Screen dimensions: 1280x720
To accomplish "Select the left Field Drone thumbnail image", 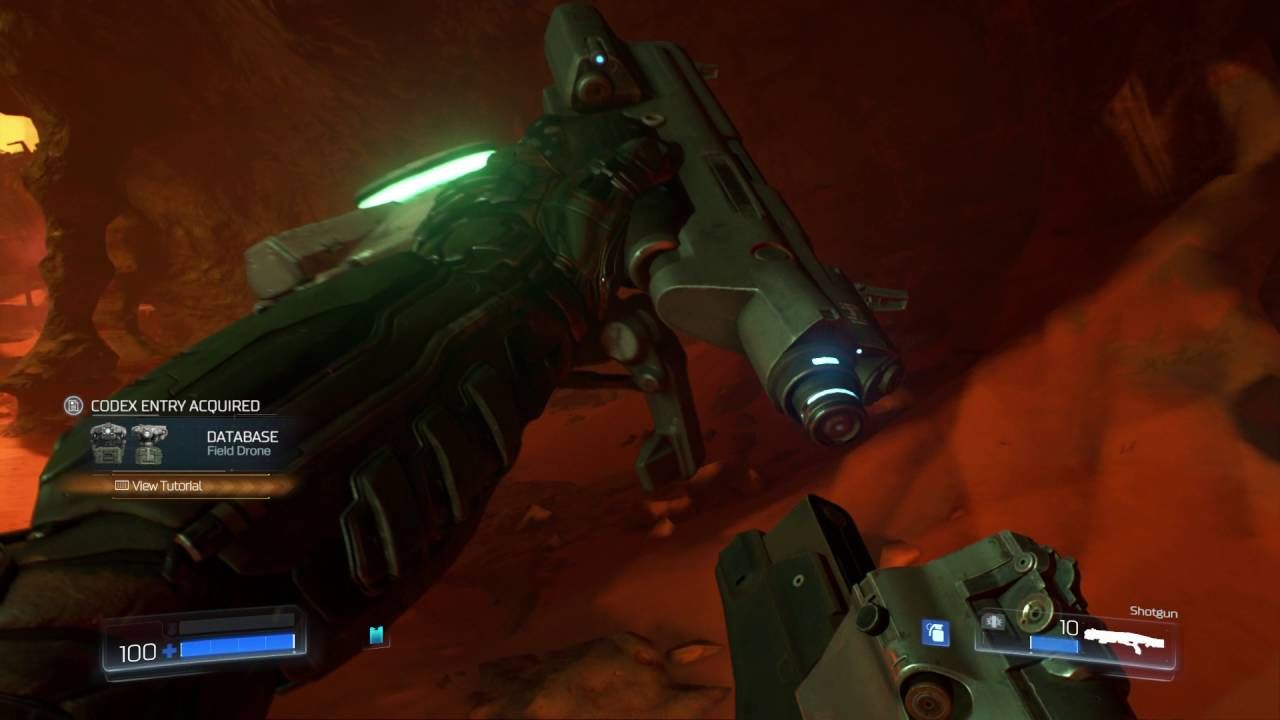I will point(108,444).
